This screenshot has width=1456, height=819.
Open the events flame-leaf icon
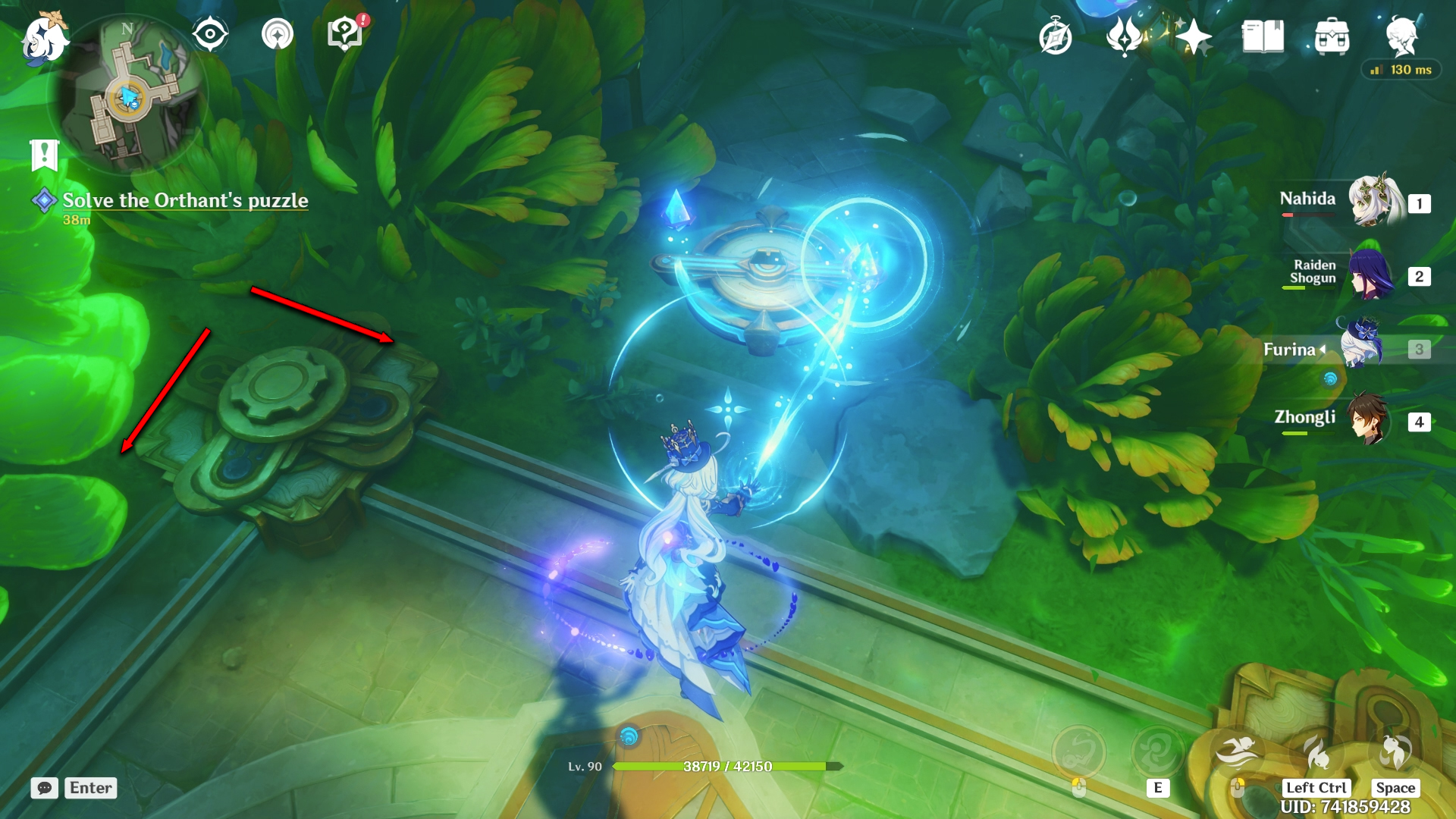(1125, 36)
